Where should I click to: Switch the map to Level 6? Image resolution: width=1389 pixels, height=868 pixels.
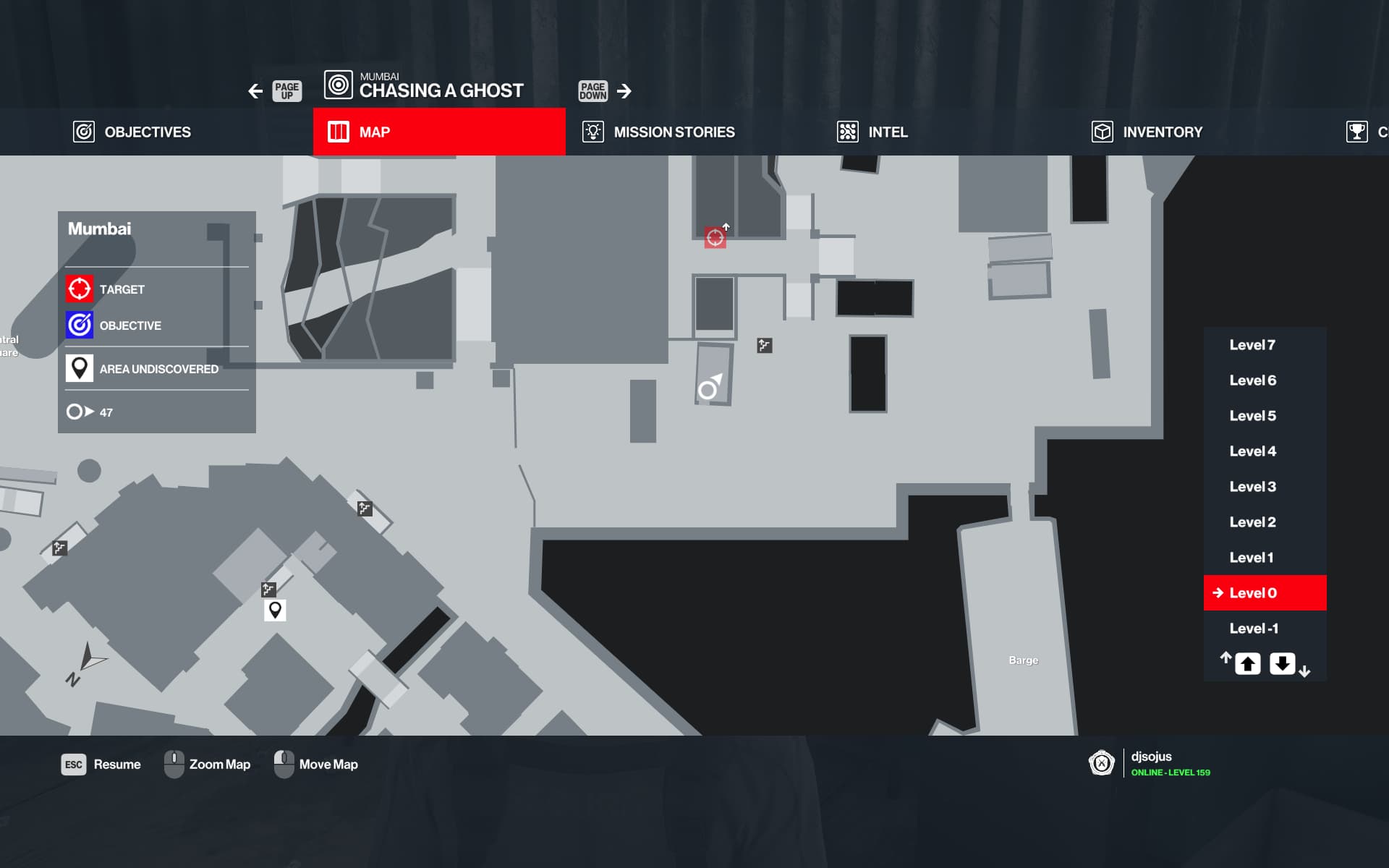point(1252,380)
